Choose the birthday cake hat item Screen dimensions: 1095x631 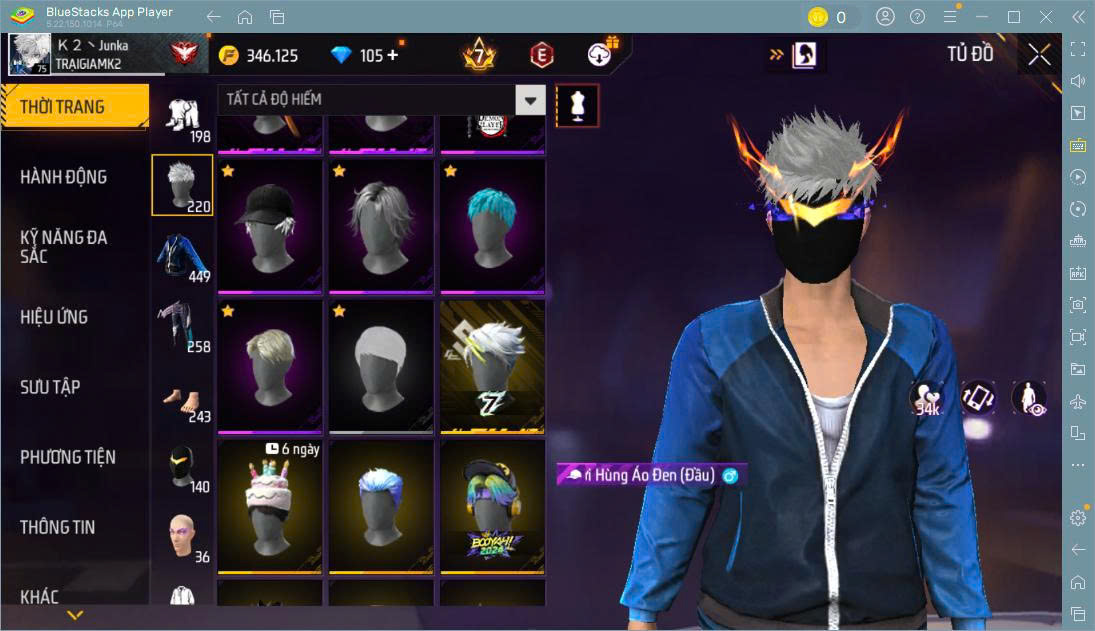click(270, 505)
